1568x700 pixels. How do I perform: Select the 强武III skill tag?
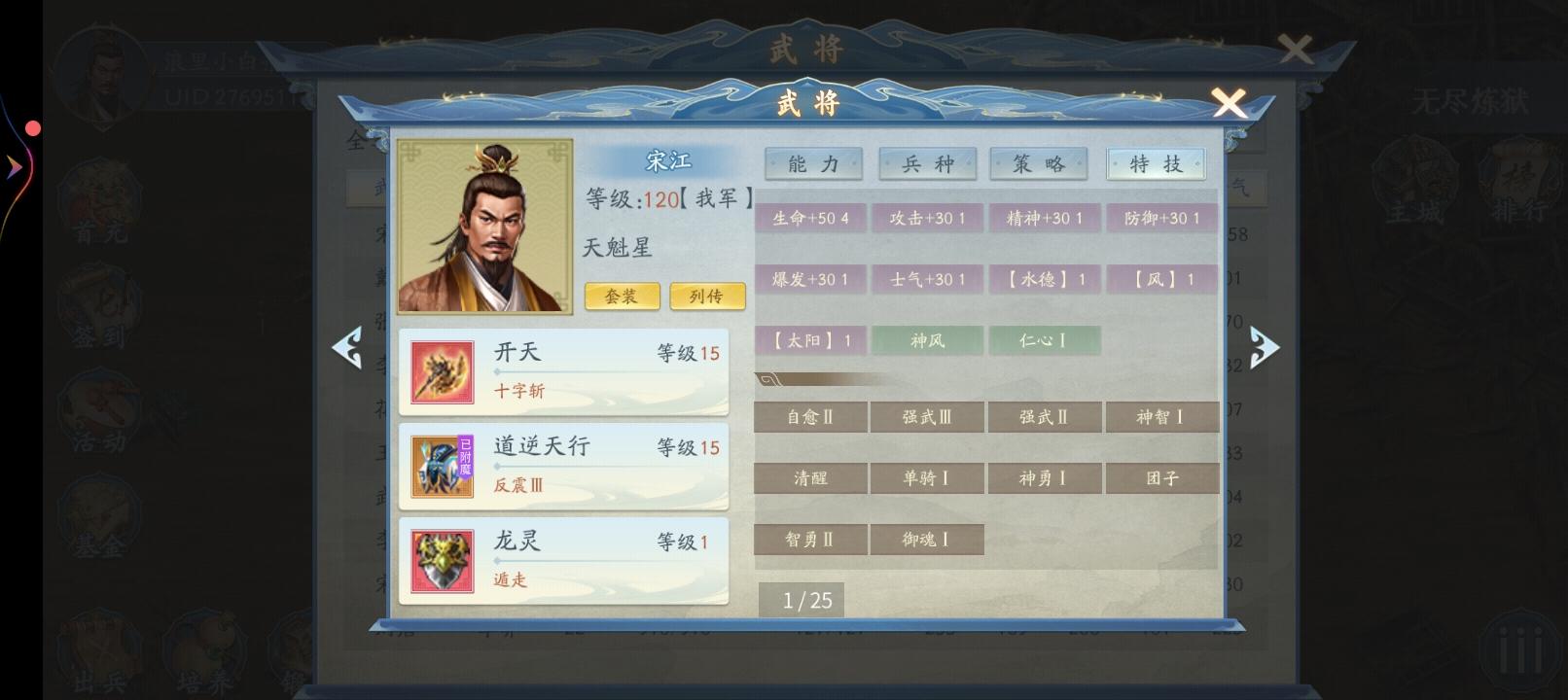pyautogui.click(x=927, y=416)
